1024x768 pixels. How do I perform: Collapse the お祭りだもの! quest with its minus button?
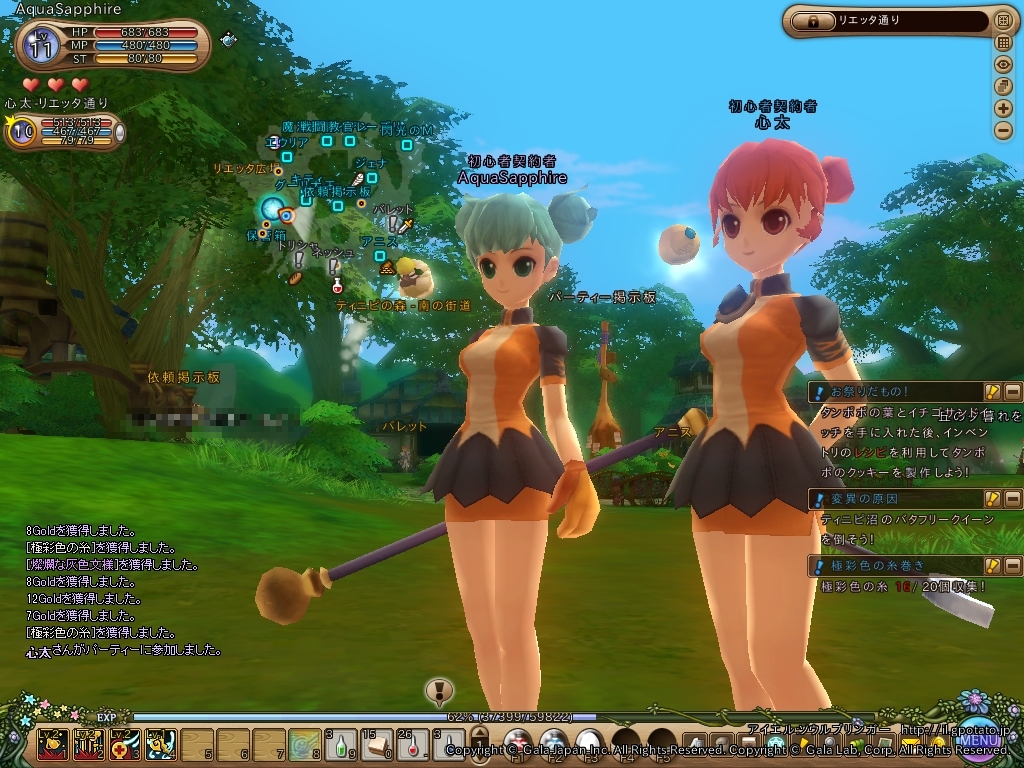pyautogui.click(x=1012, y=392)
